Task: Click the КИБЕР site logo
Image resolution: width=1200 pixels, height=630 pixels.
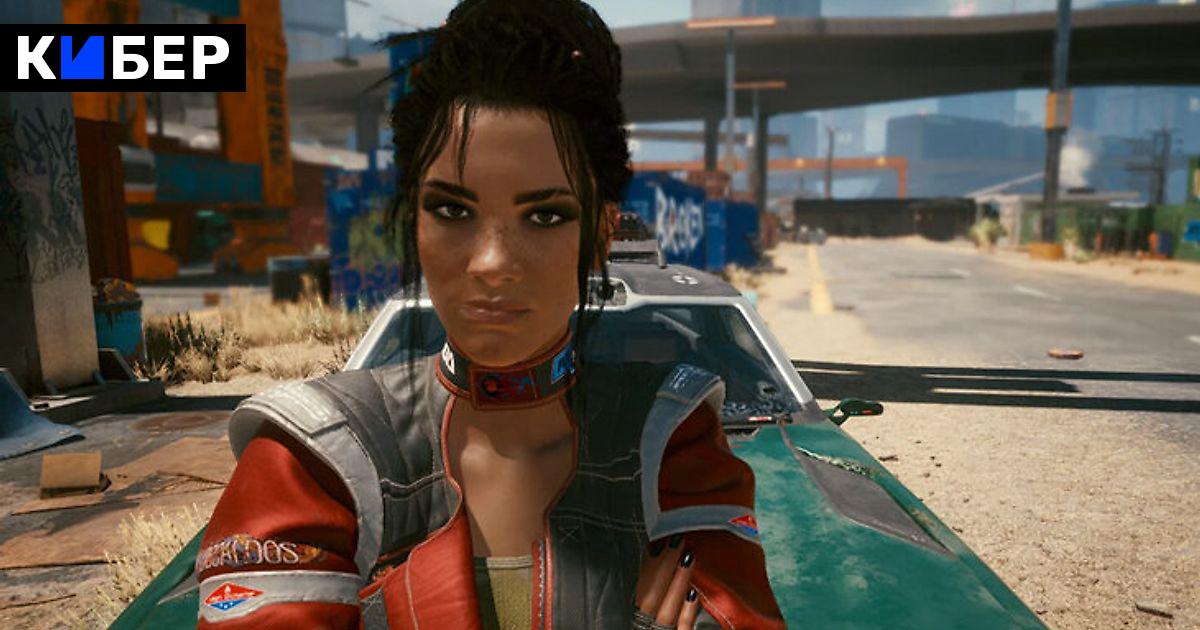Action: click(x=122, y=58)
